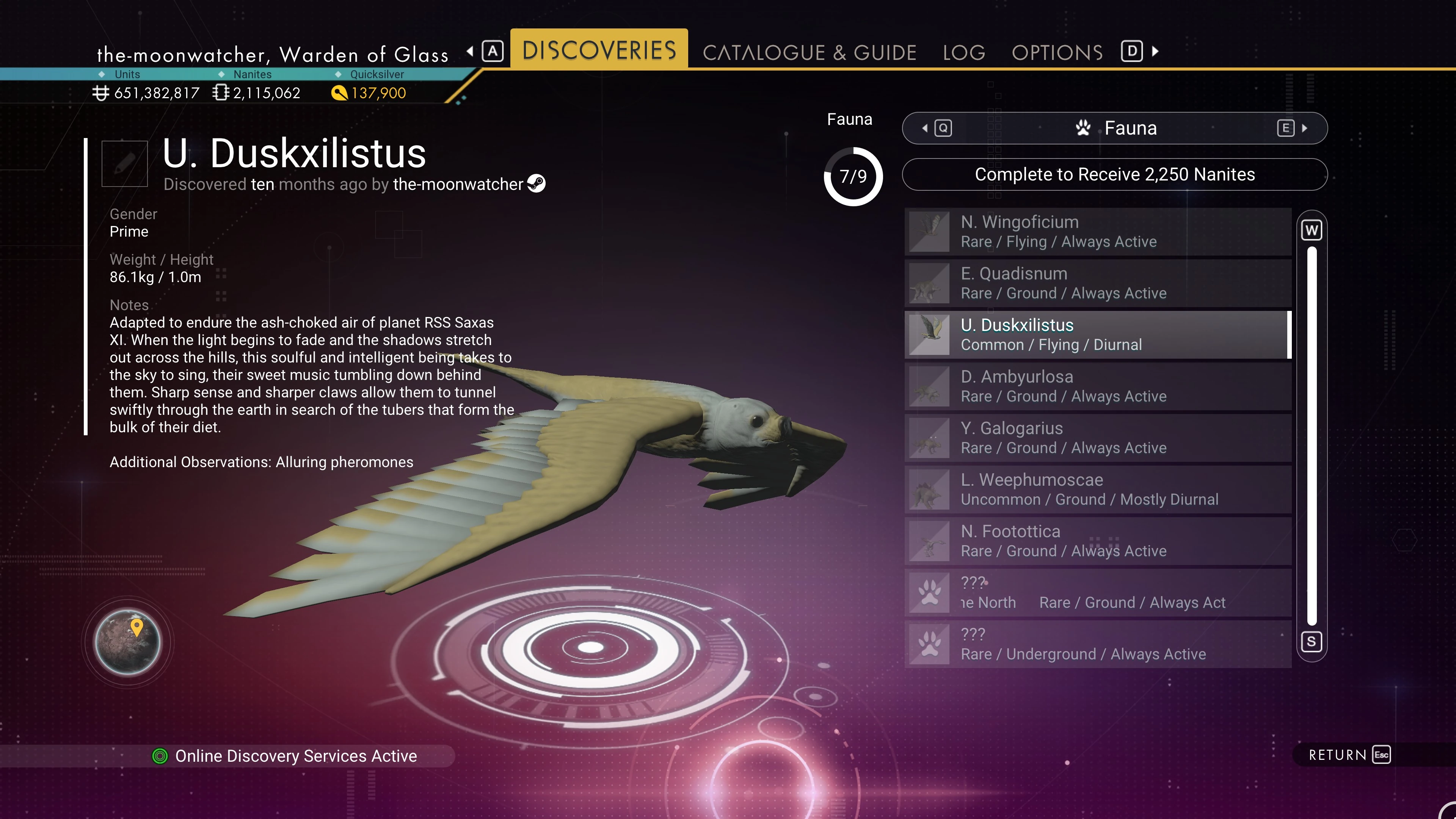
Task: Select N. Wingoficium in the fauna list
Action: pos(1097,232)
